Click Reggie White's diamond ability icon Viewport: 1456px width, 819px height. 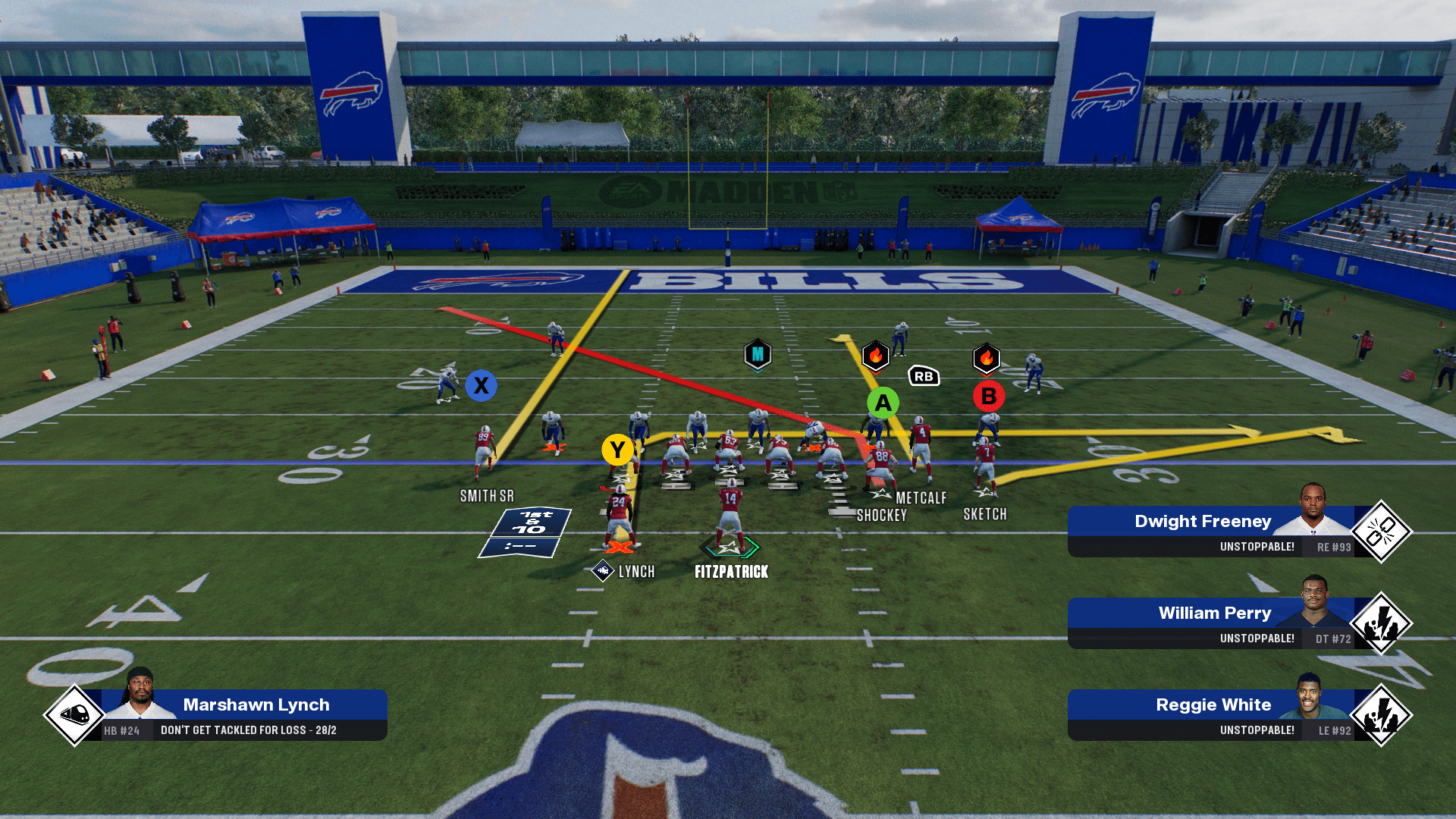[x=1381, y=715]
